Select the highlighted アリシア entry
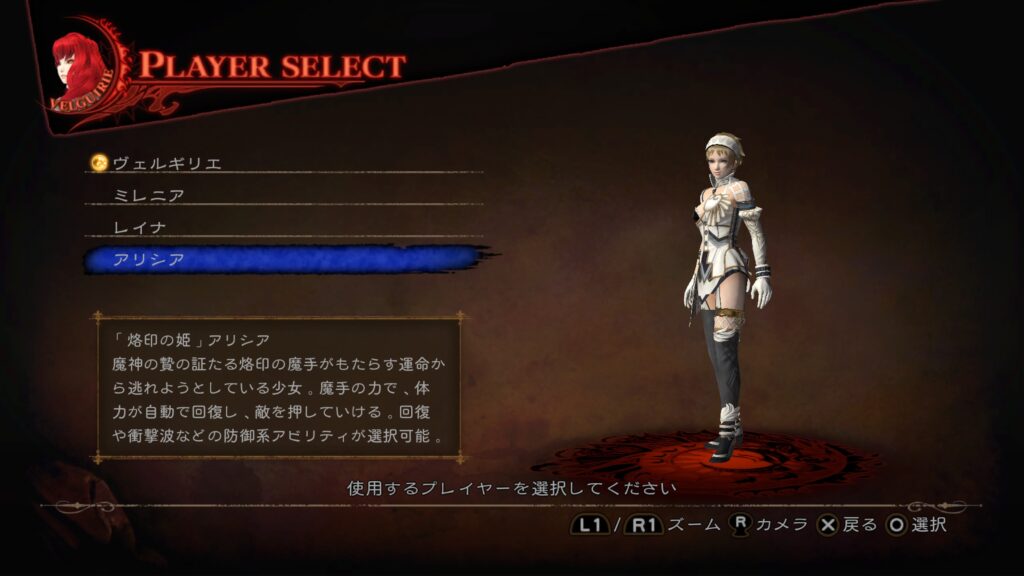Viewport: 1024px width, 576px height. (x=148, y=260)
